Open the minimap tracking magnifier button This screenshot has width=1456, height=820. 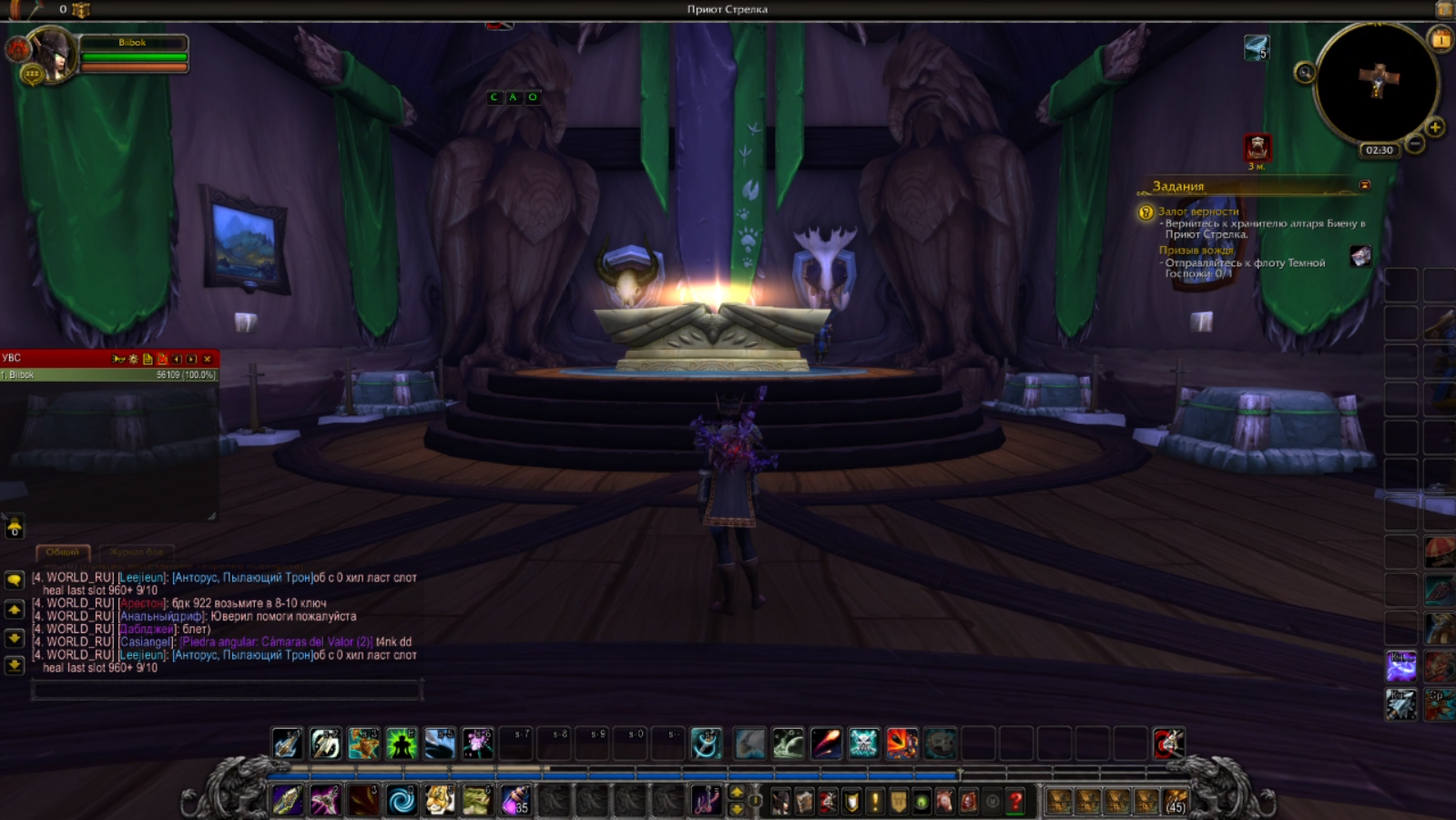(x=1305, y=73)
